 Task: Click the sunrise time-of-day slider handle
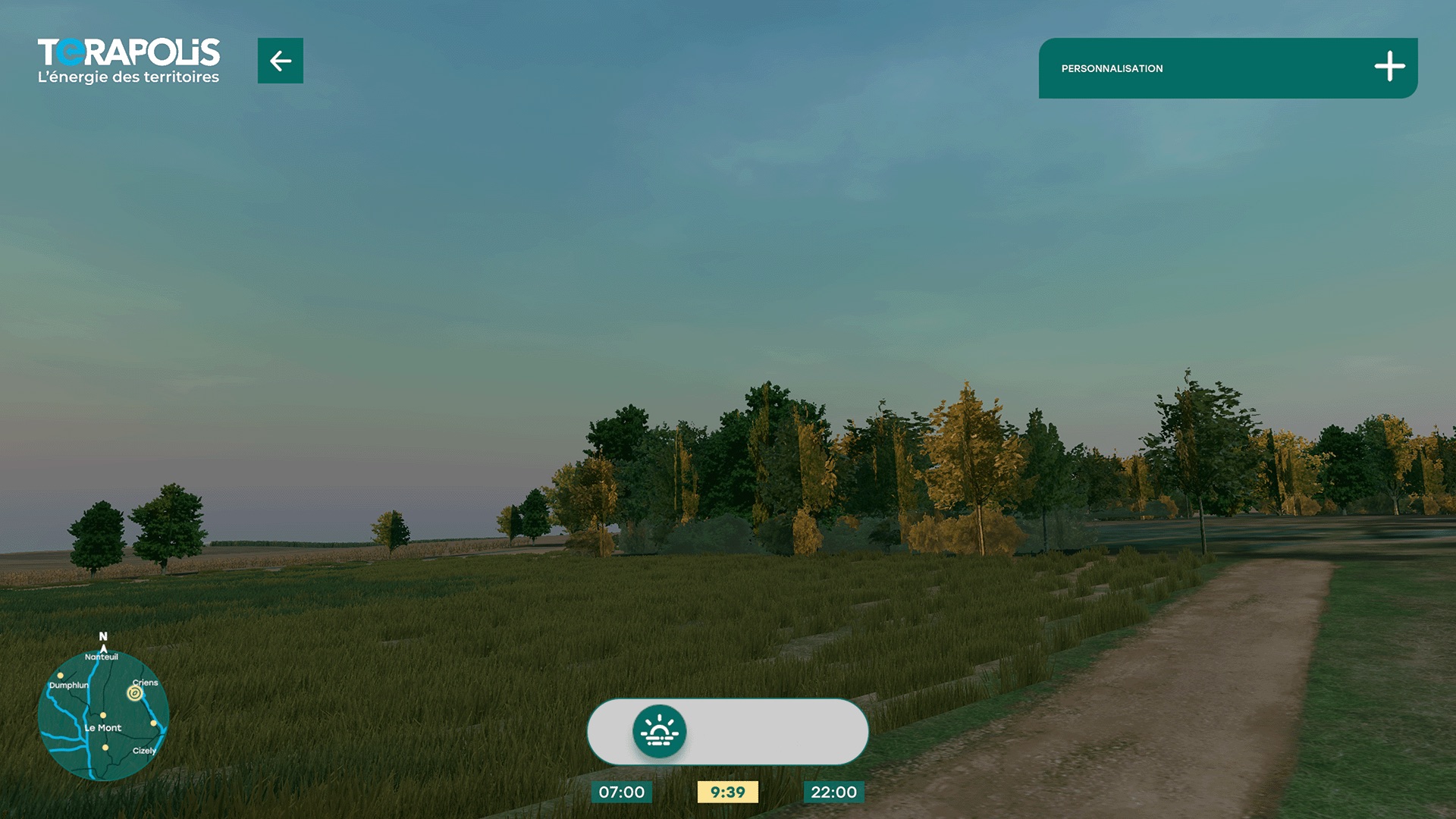(x=659, y=732)
